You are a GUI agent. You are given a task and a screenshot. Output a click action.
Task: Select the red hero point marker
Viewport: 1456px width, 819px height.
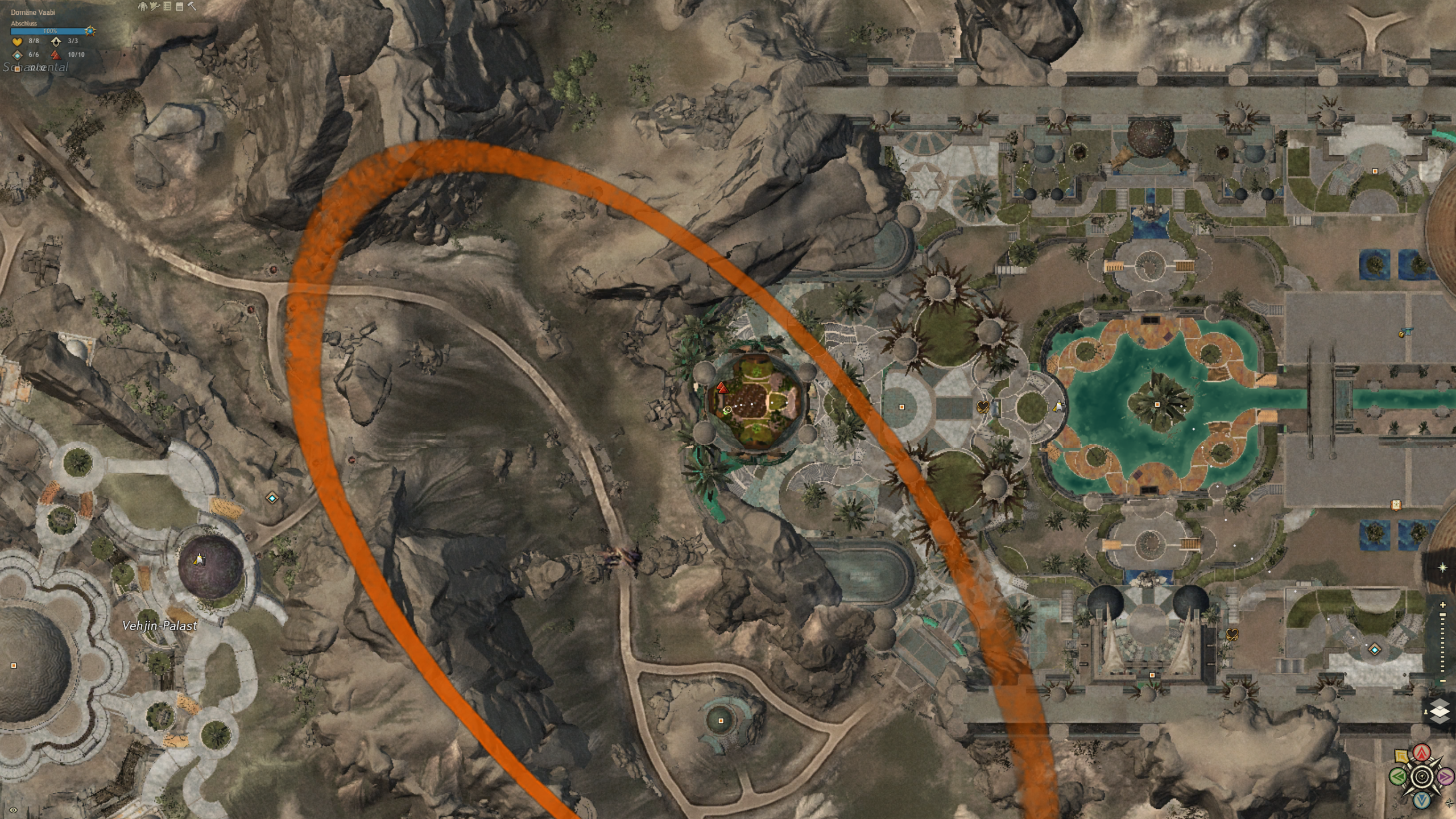(x=722, y=388)
